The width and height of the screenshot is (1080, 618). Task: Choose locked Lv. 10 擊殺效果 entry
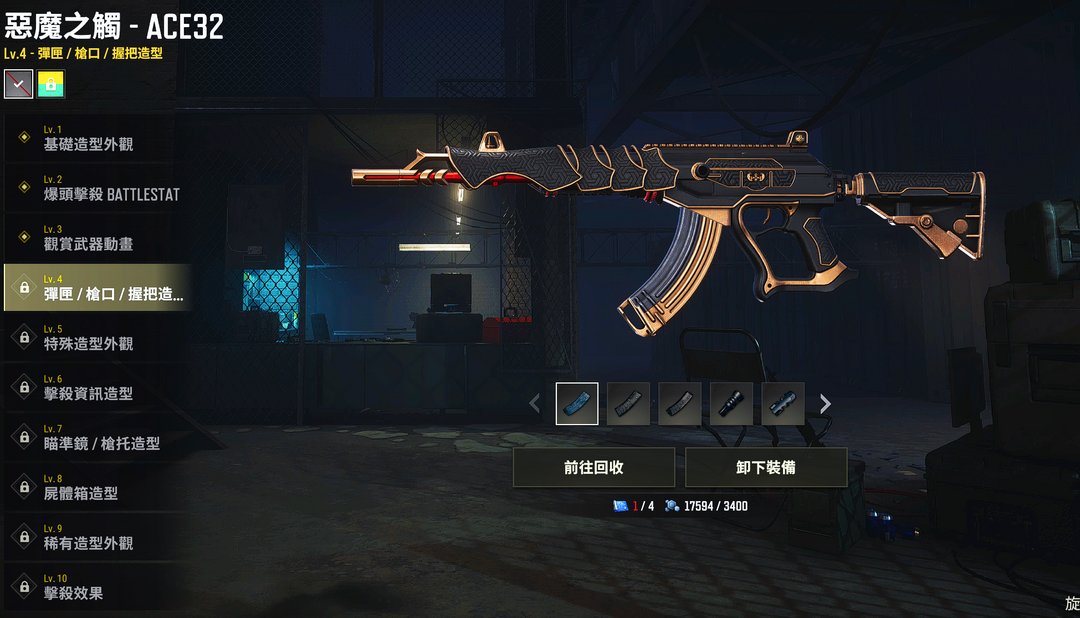coord(95,588)
